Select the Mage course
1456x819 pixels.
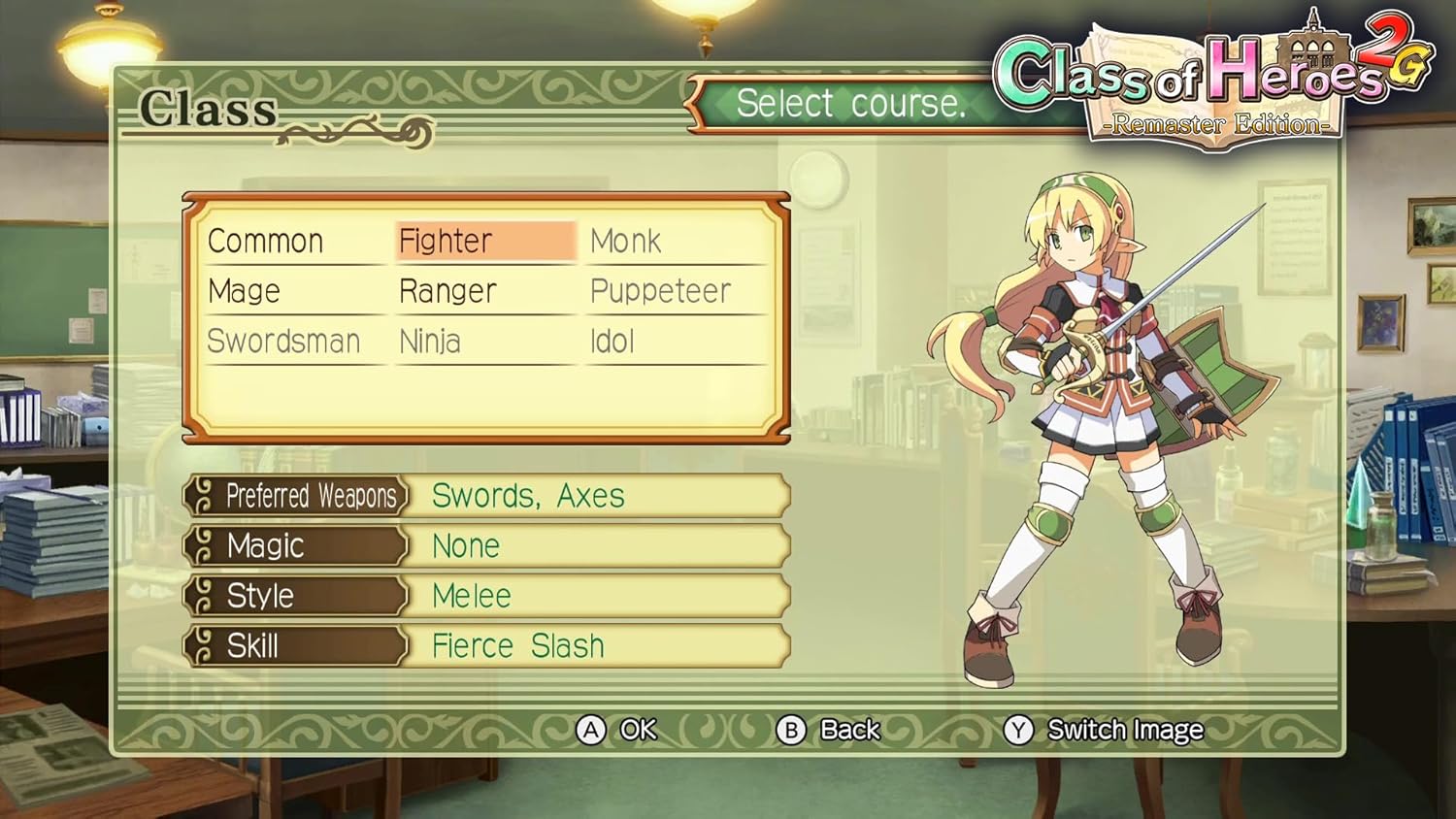pos(244,291)
